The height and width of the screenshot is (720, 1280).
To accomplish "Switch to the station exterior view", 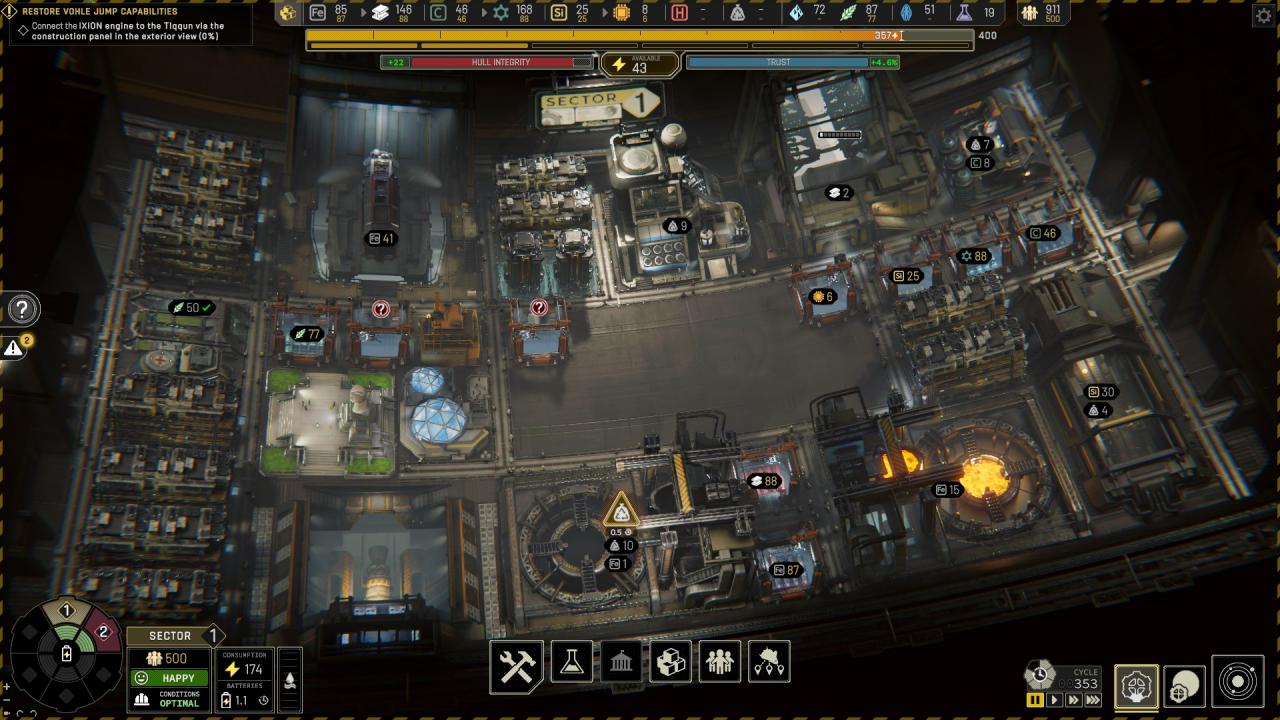I will (1185, 686).
